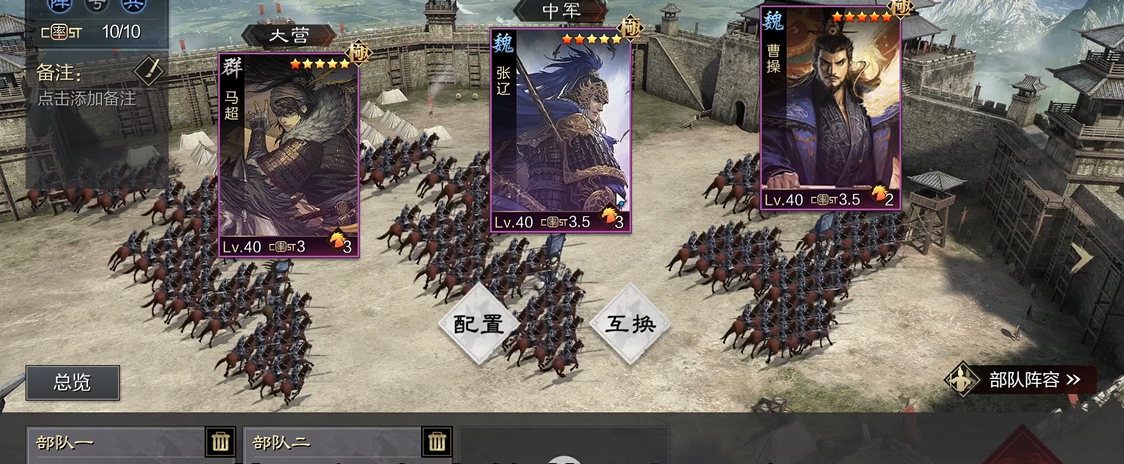The height and width of the screenshot is (464, 1124).
Task: Select the 中军 position label
Action: pyautogui.click(x=561, y=11)
